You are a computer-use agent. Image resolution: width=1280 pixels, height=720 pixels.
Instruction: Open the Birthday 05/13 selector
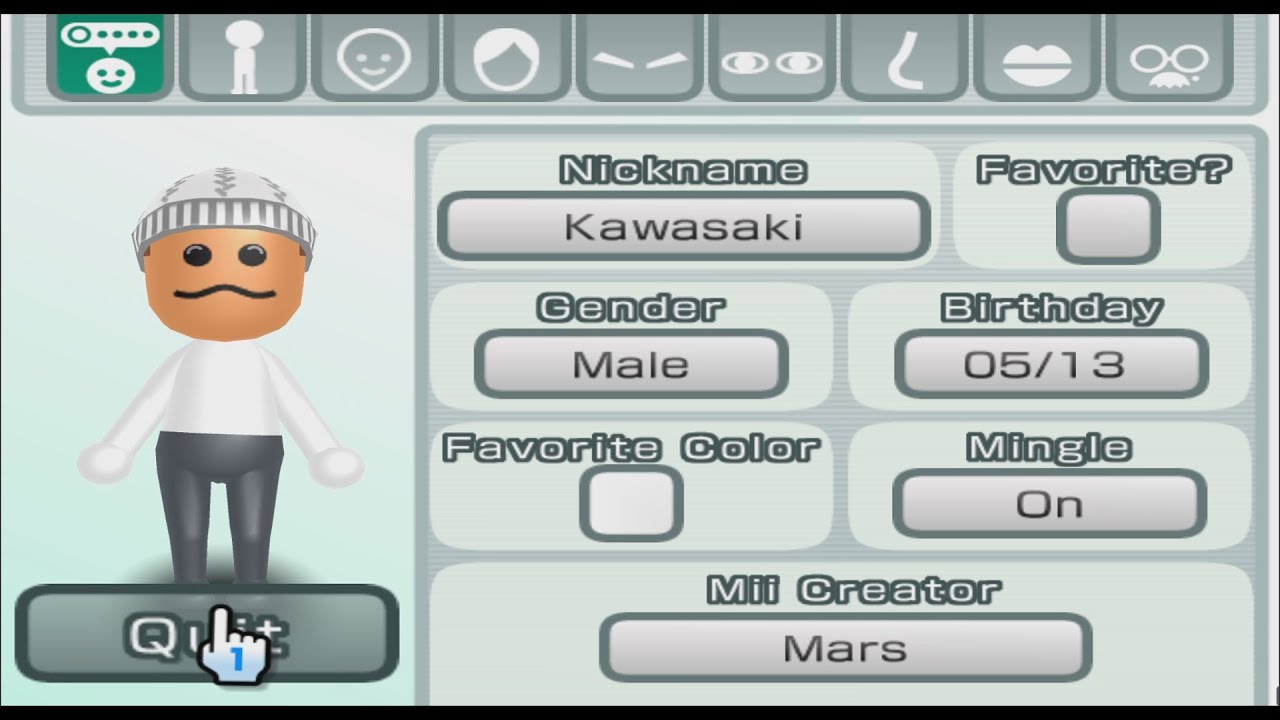tap(1049, 364)
